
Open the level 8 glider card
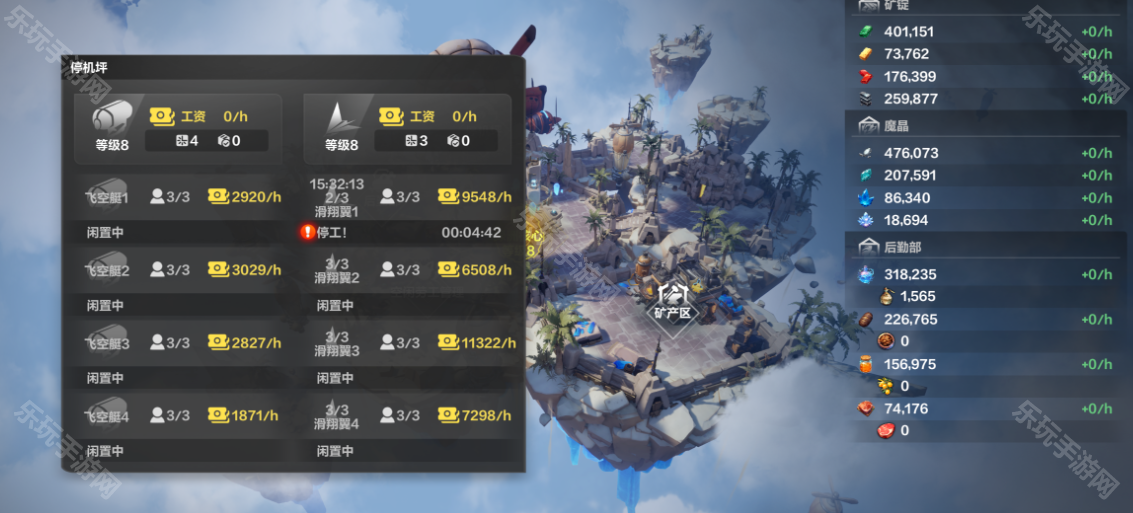(x=408, y=128)
